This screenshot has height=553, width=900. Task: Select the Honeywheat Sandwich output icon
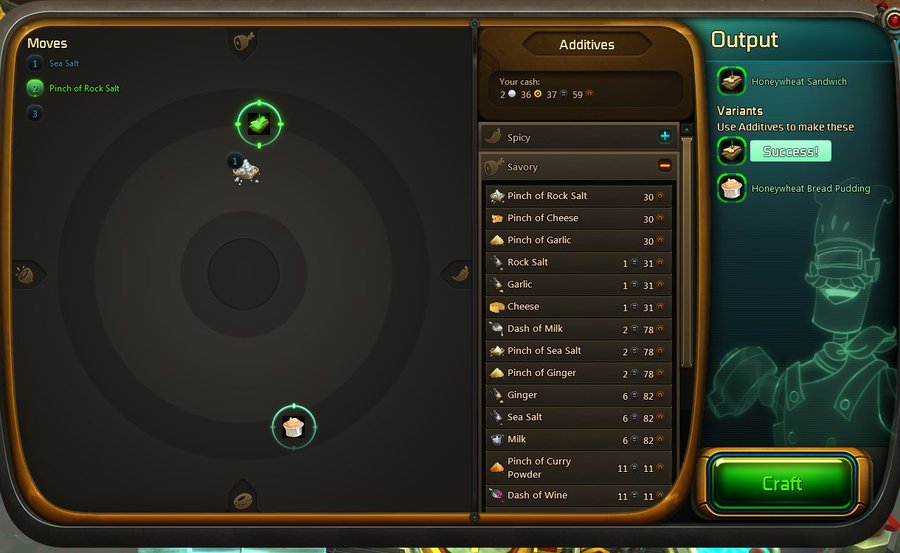731,81
